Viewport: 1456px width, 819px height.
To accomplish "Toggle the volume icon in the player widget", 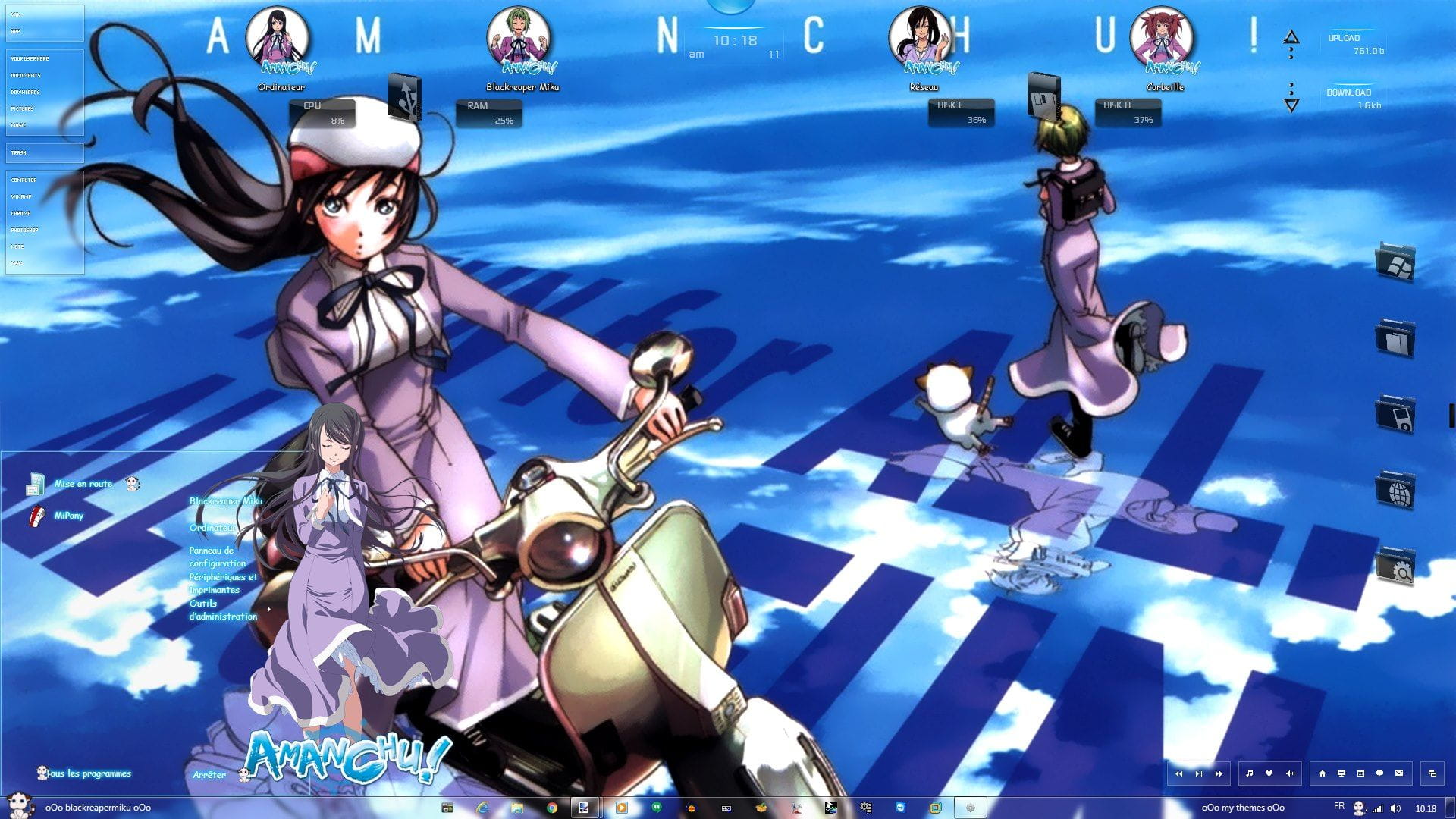I will pyautogui.click(x=1290, y=773).
